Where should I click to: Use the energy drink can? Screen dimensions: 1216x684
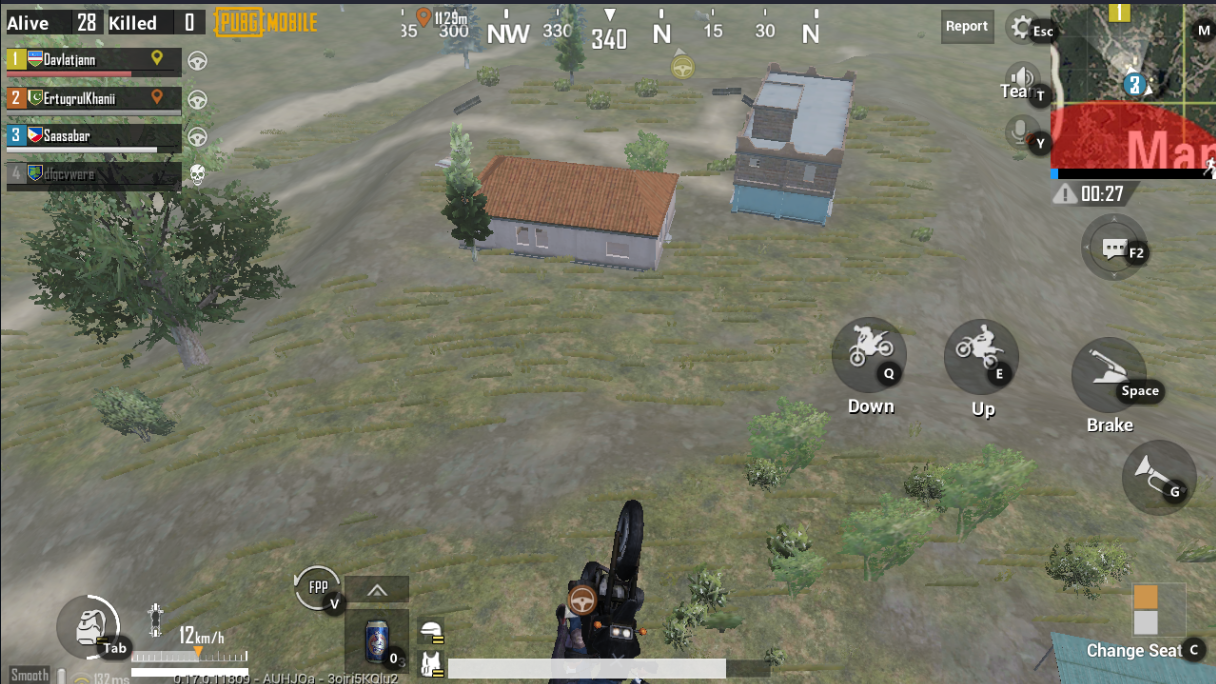click(x=376, y=641)
